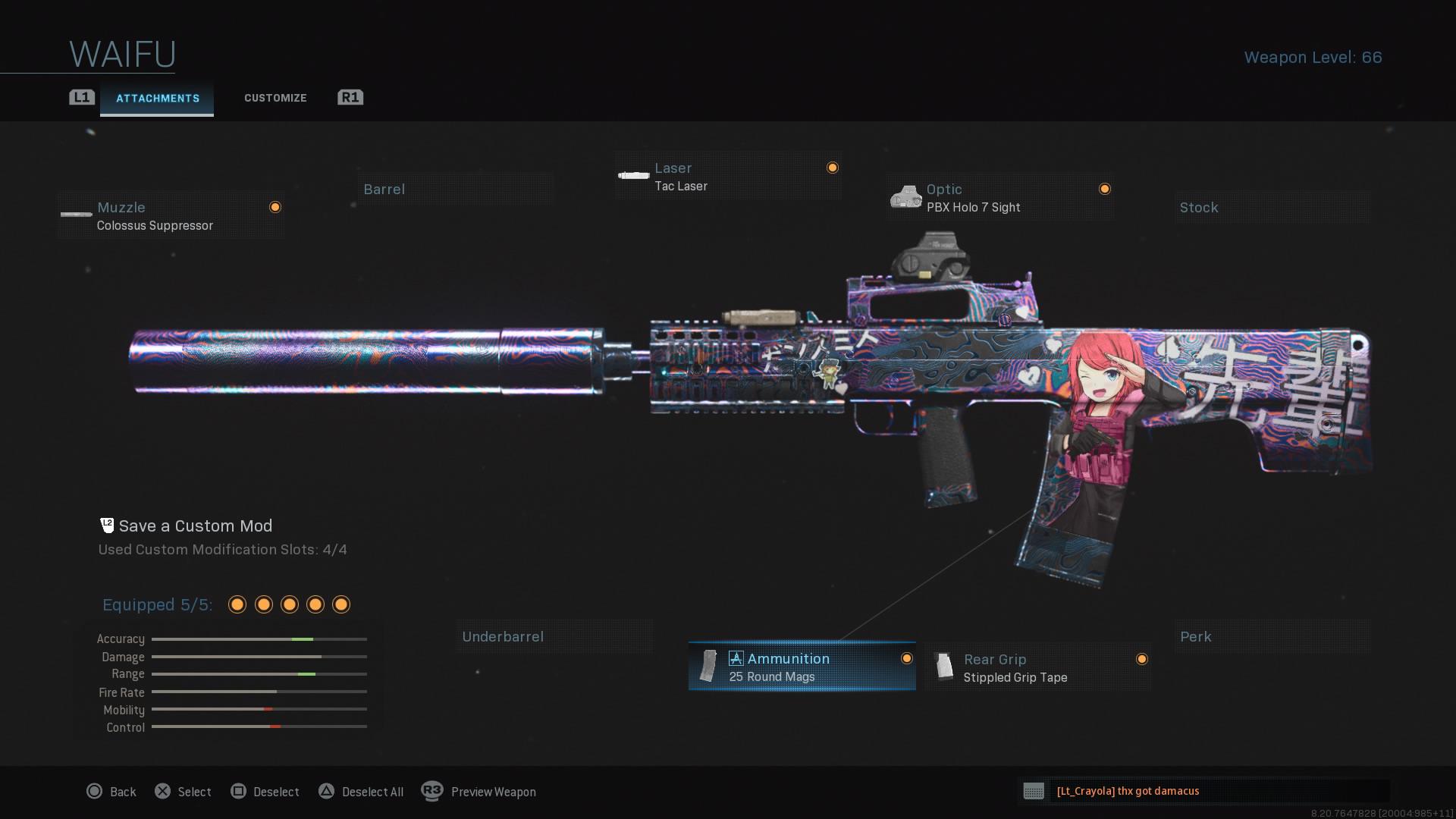The width and height of the screenshot is (1456, 819).
Task: Toggle the orange indicator on Rear Grip
Action: (x=1143, y=659)
